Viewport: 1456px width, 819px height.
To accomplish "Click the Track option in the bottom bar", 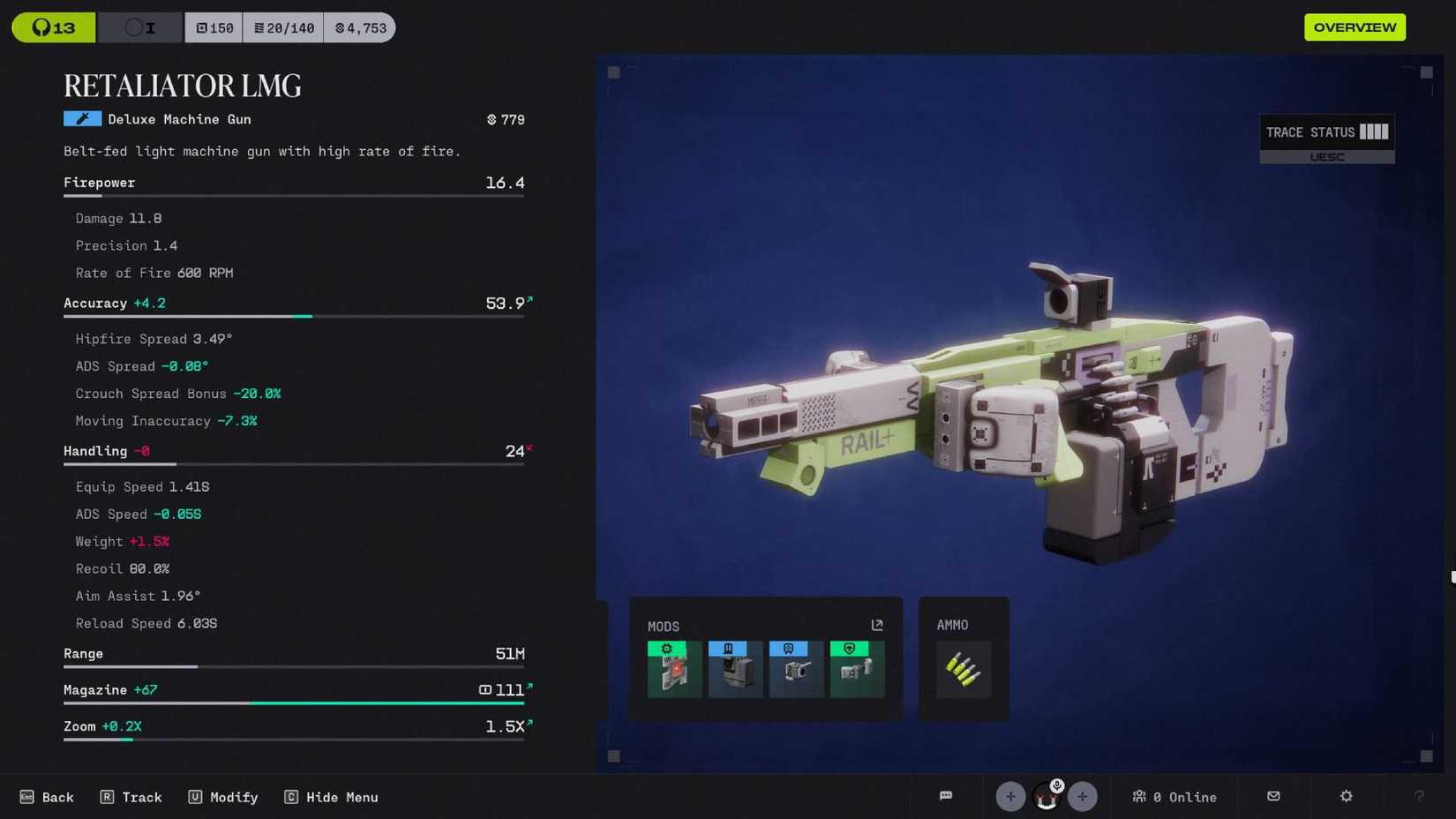I will (131, 797).
